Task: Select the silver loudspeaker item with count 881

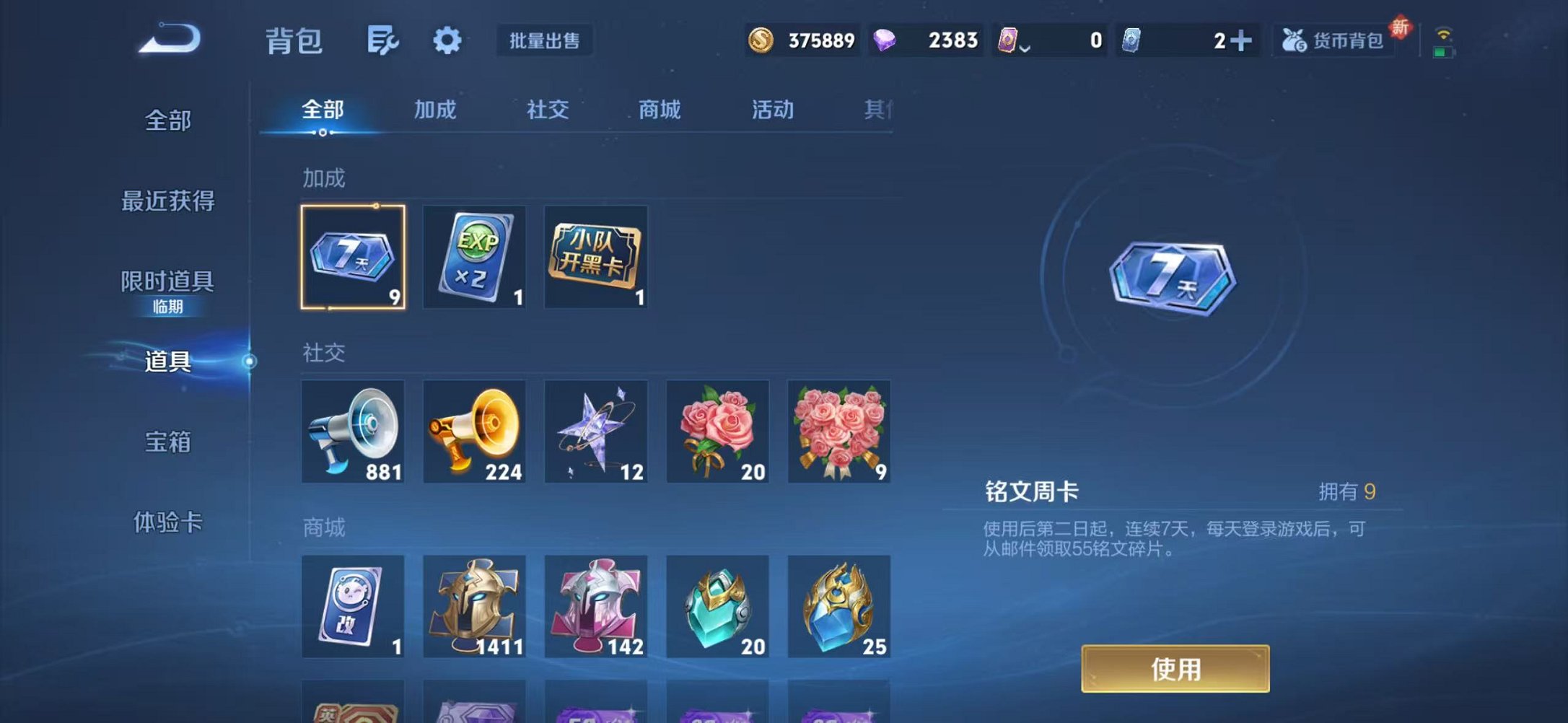Action: 353,431
